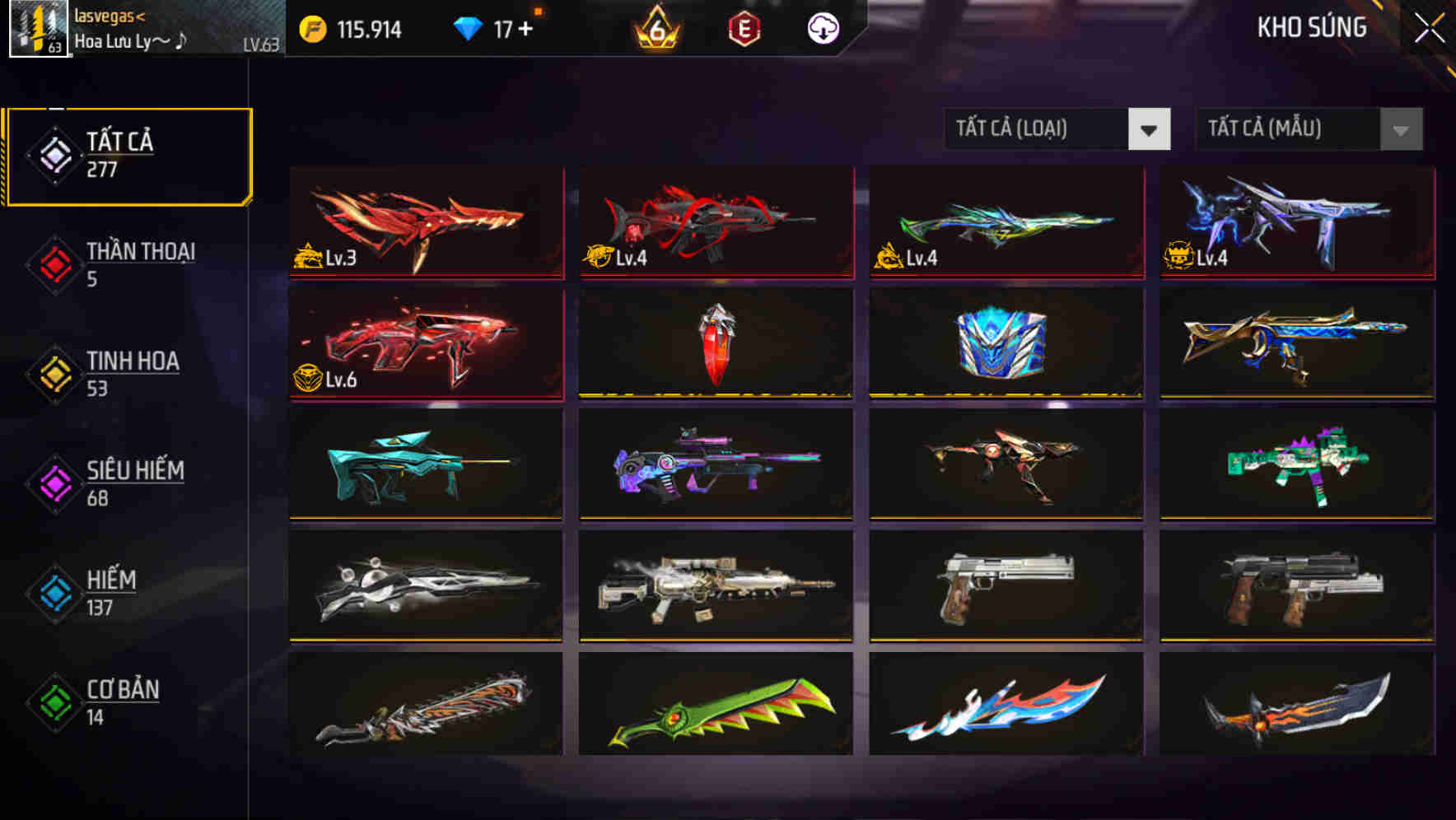Expand the TẤT CẢ (MẪU) dropdown
This screenshot has width=1456, height=820.
click(x=1308, y=129)
